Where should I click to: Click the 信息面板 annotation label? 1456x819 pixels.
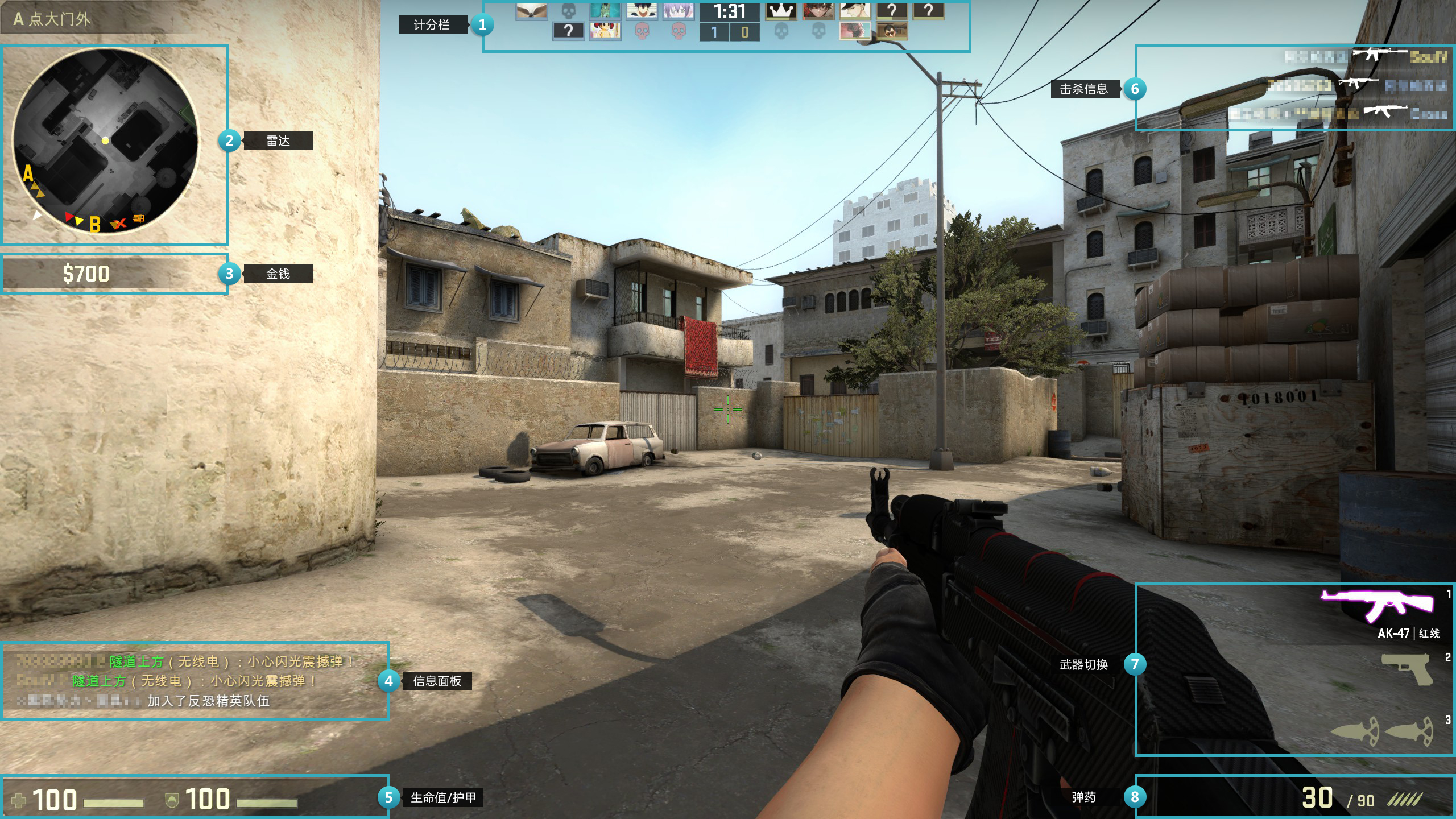tap(437, 681)
